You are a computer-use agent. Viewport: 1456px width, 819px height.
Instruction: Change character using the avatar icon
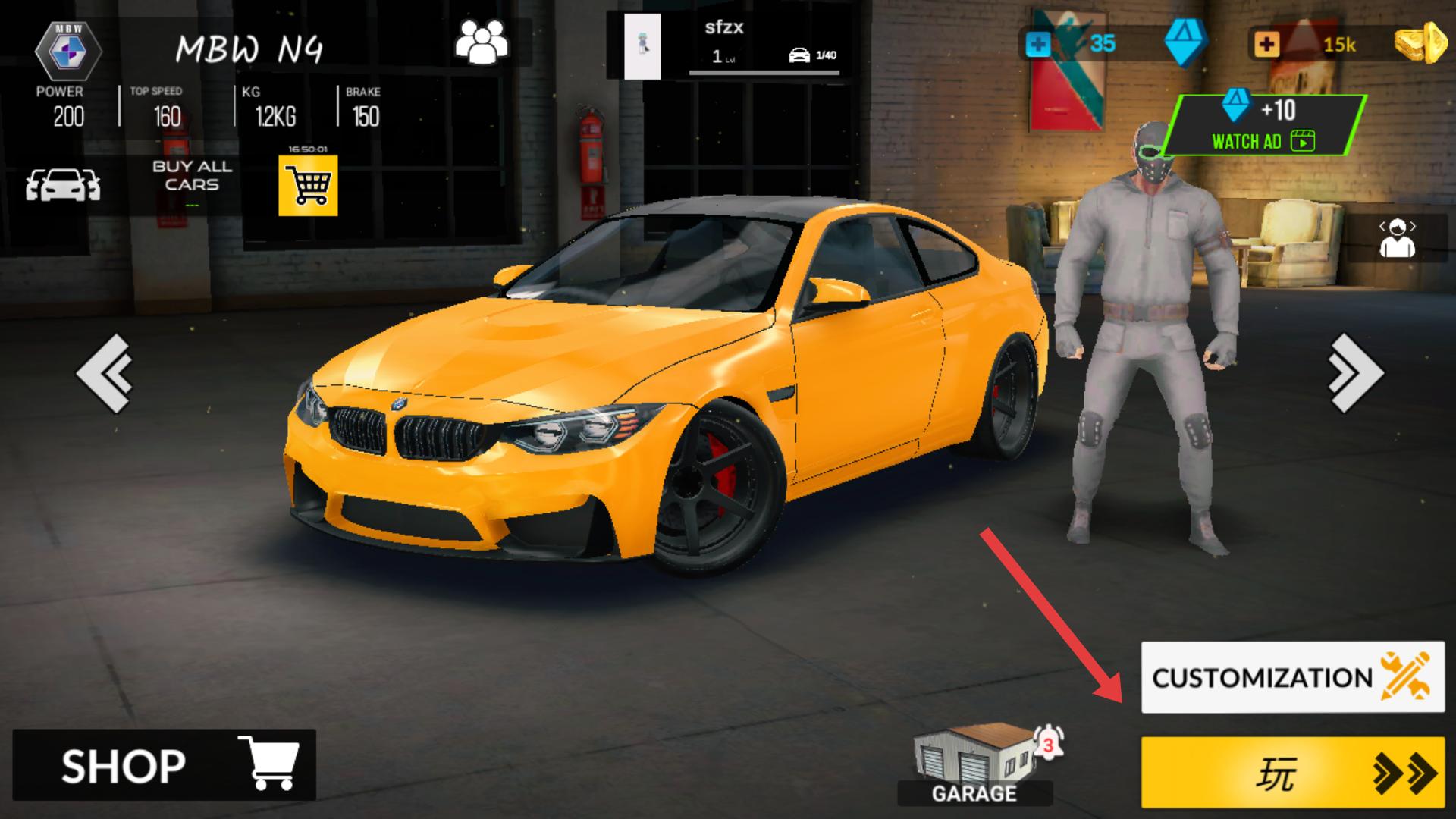pyautogui.click(x=1397, y=238)
